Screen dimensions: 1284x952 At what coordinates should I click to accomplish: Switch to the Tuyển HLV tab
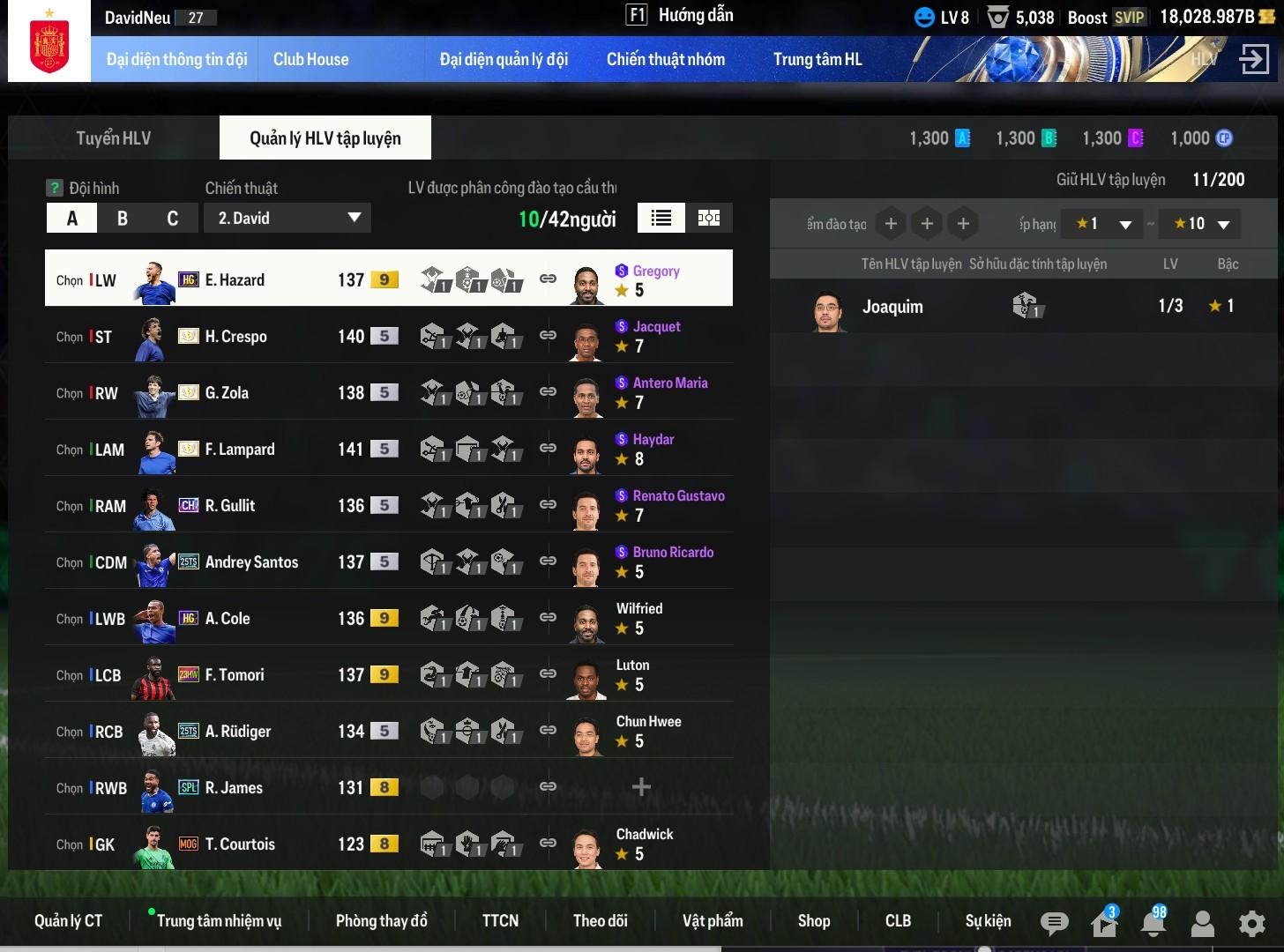(113, 138)
